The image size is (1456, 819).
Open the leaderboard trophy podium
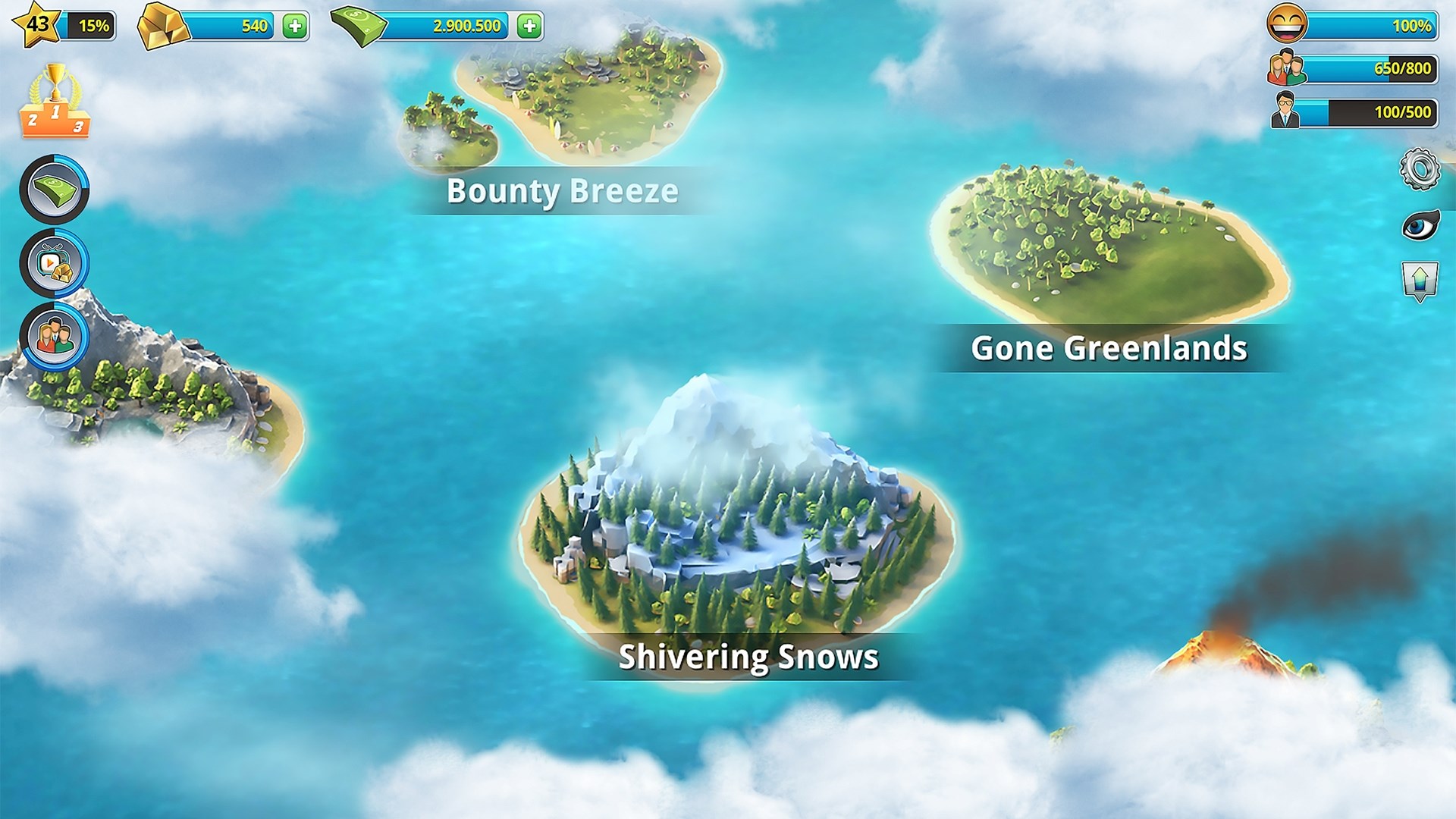click(57, 106)
